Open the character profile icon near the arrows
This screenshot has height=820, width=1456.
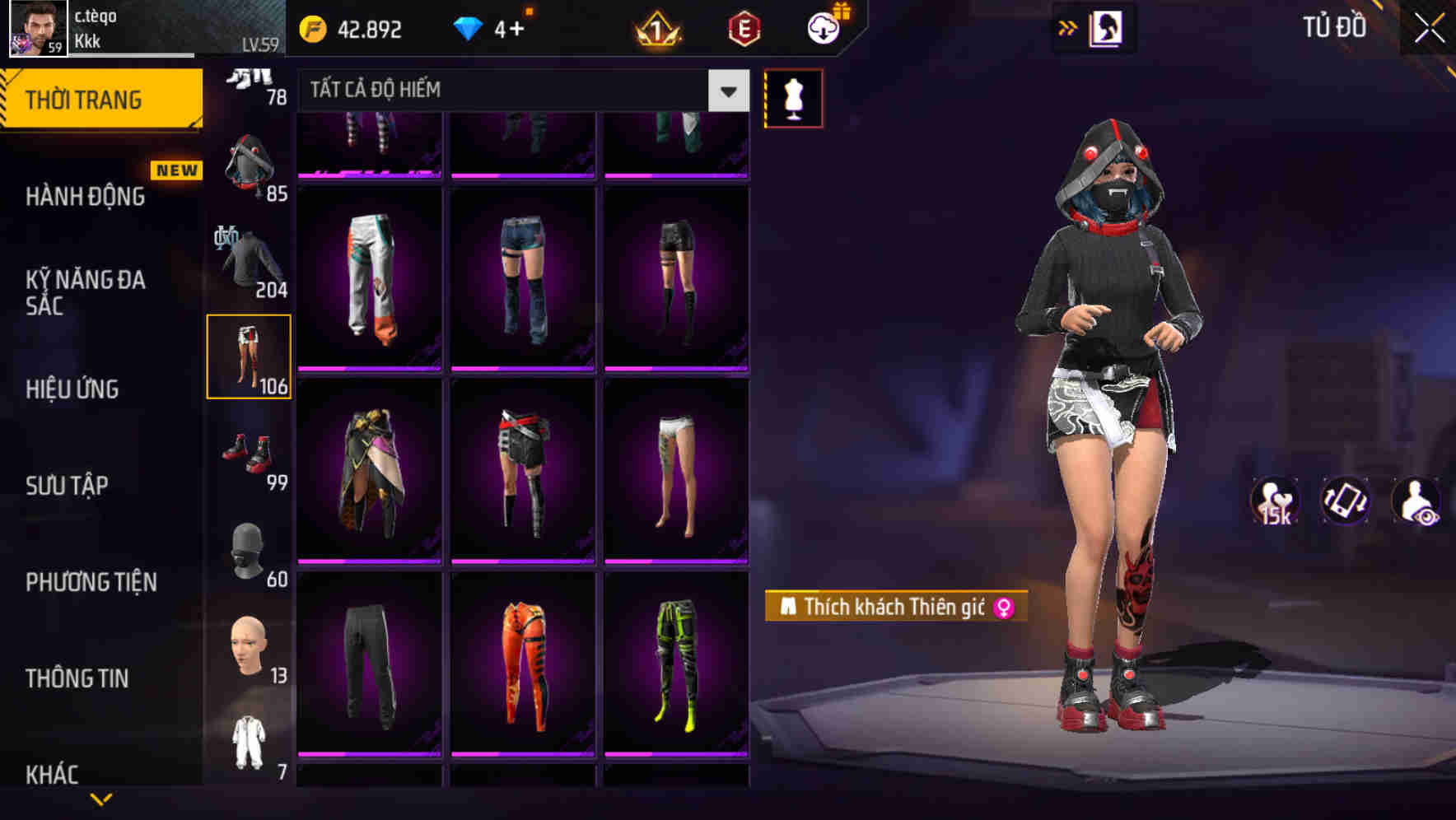pyautogui.click(x=1104, y=27)
